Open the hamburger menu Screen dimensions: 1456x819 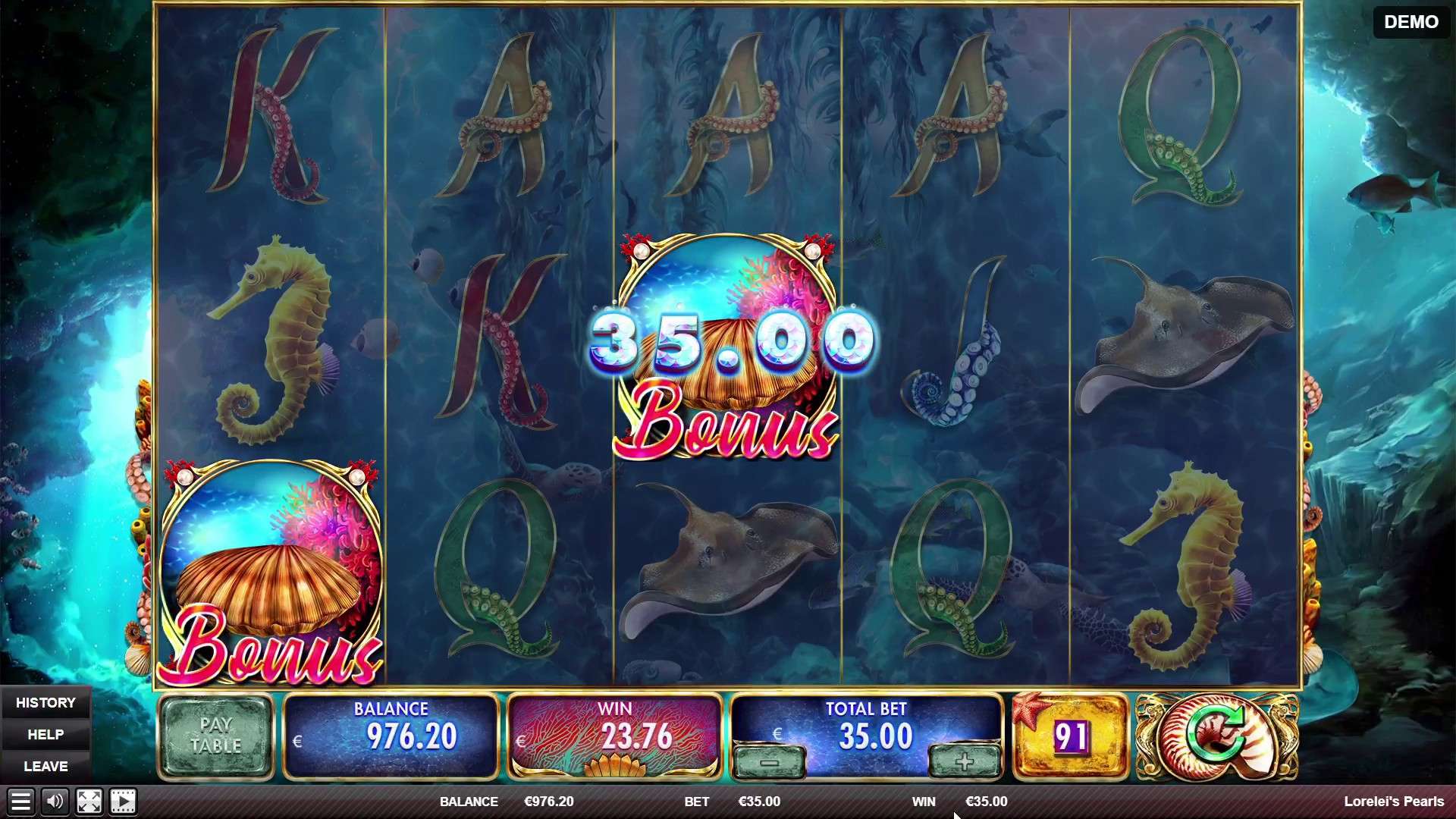(x=20, y=802)
